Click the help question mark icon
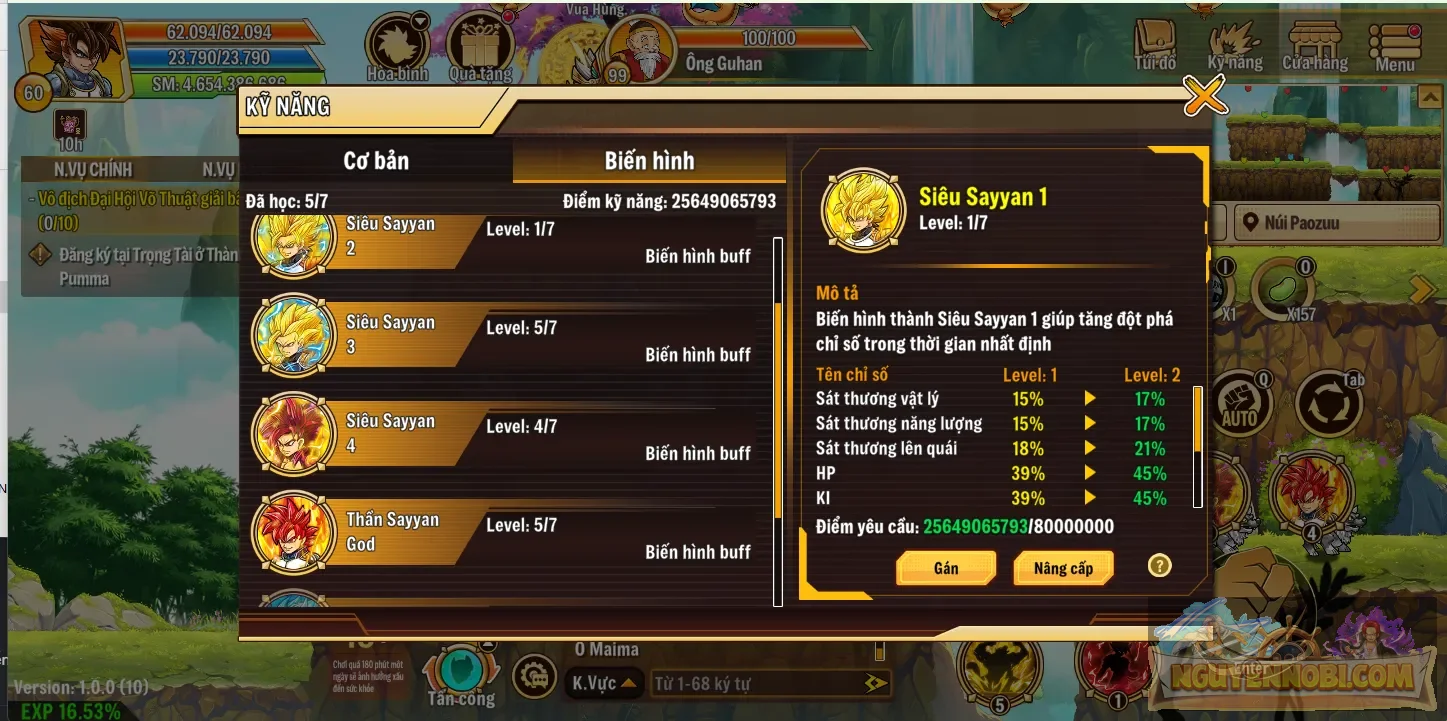This screenshot has width=1447, height=721. 1159,566
